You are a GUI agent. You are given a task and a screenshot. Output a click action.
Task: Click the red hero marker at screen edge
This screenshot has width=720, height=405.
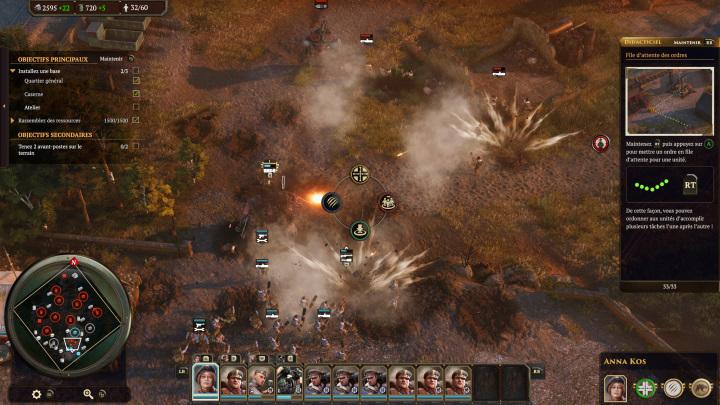click(x=600, y=144)
